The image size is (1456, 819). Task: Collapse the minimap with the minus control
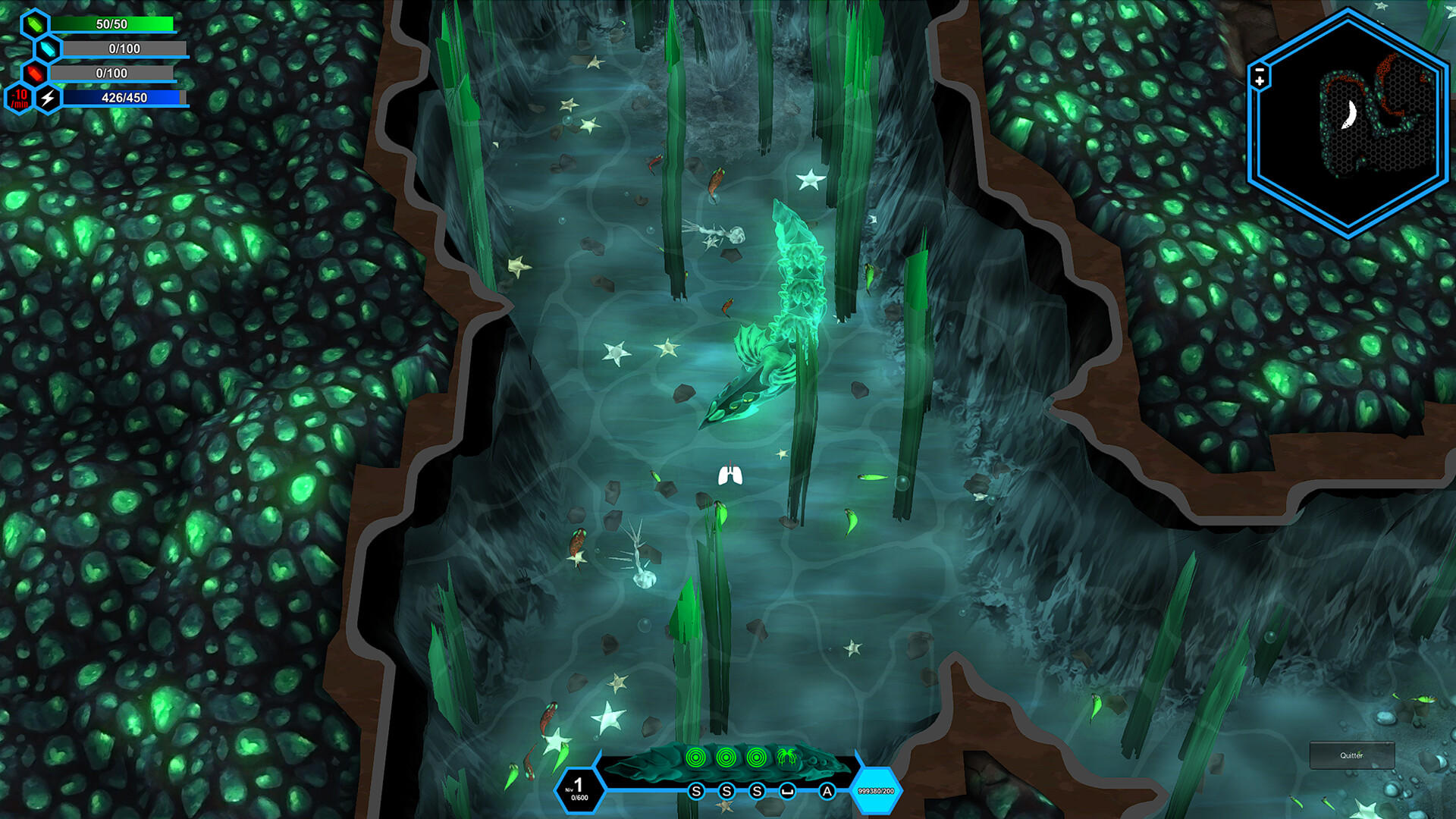click(1259, 70)
